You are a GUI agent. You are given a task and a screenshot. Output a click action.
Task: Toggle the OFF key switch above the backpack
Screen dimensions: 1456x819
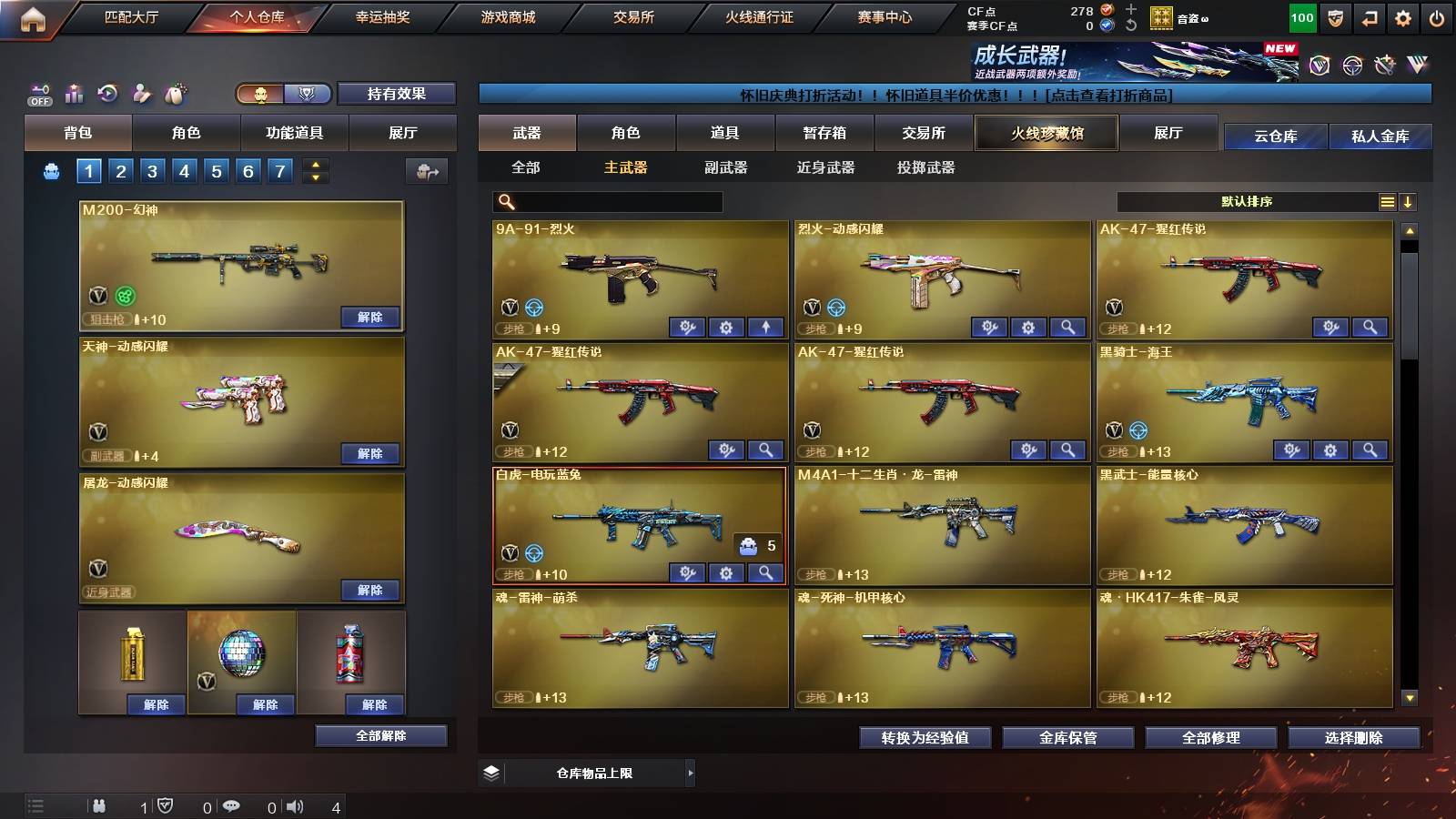click(38, 92)
